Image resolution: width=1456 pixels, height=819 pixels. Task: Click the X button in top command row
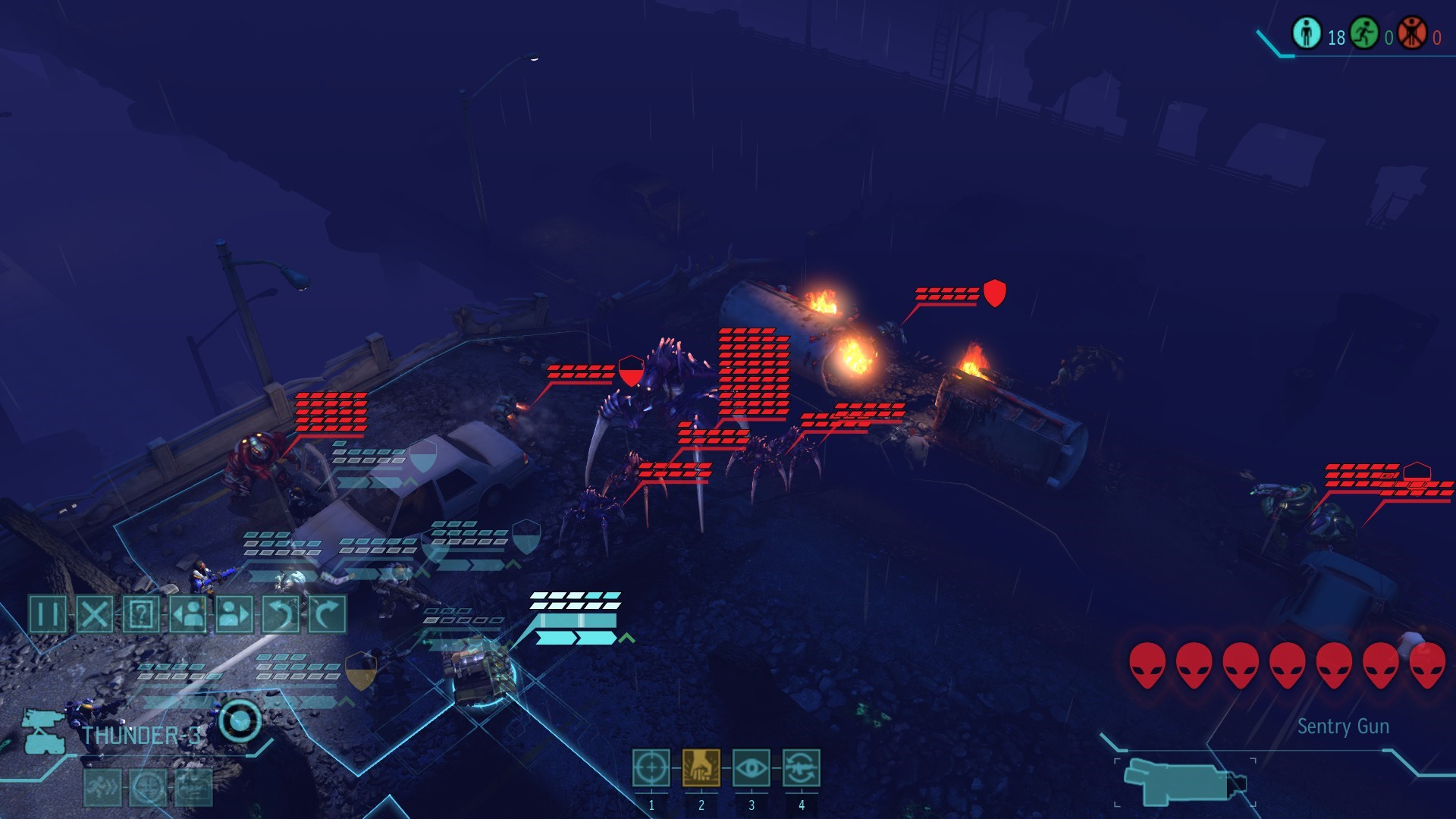click(95, 613)
